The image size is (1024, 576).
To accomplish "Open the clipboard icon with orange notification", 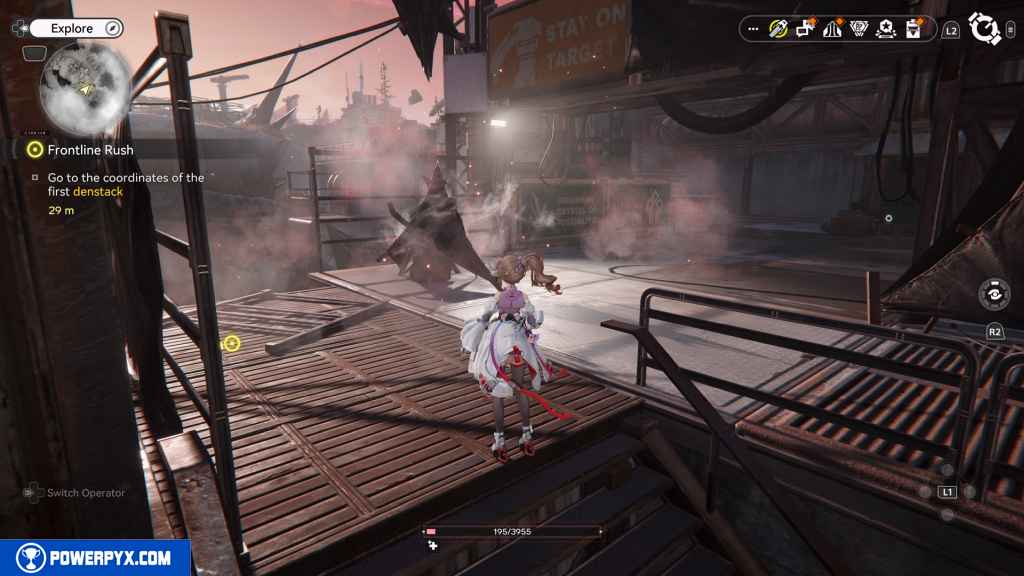I will [912, 29].
